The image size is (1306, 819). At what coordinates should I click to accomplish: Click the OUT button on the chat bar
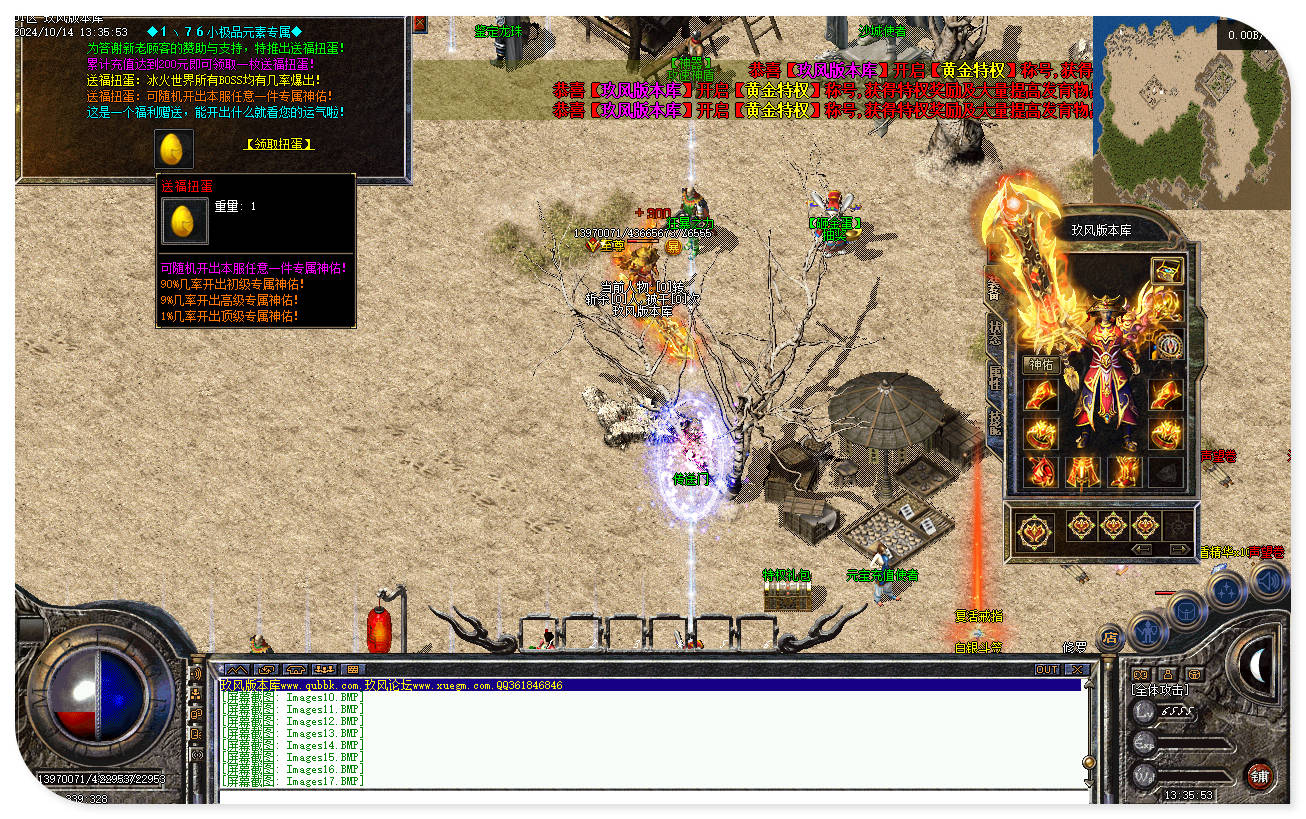point(1046,669)
